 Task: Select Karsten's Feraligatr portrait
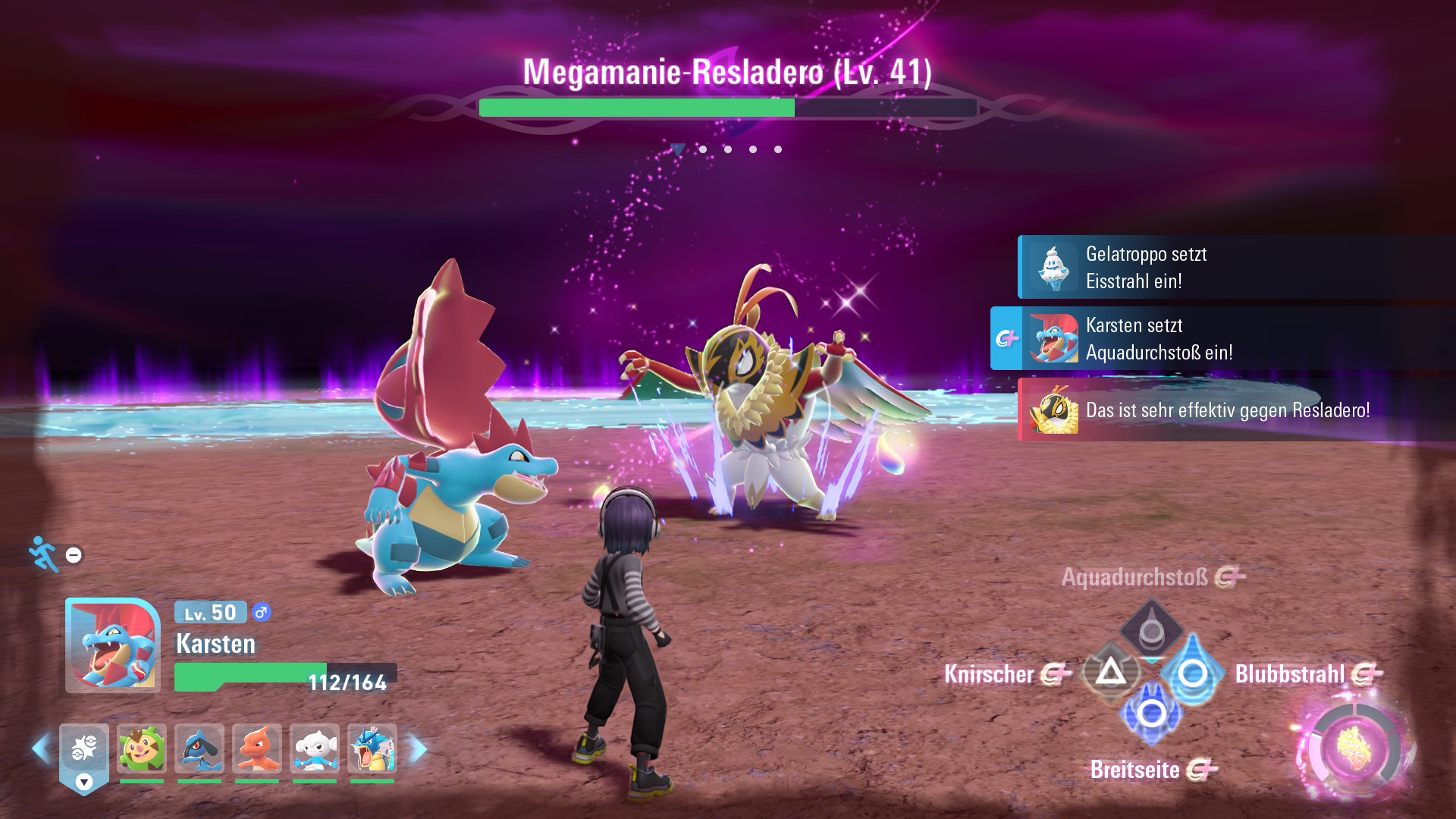click(x=113, y=645)
